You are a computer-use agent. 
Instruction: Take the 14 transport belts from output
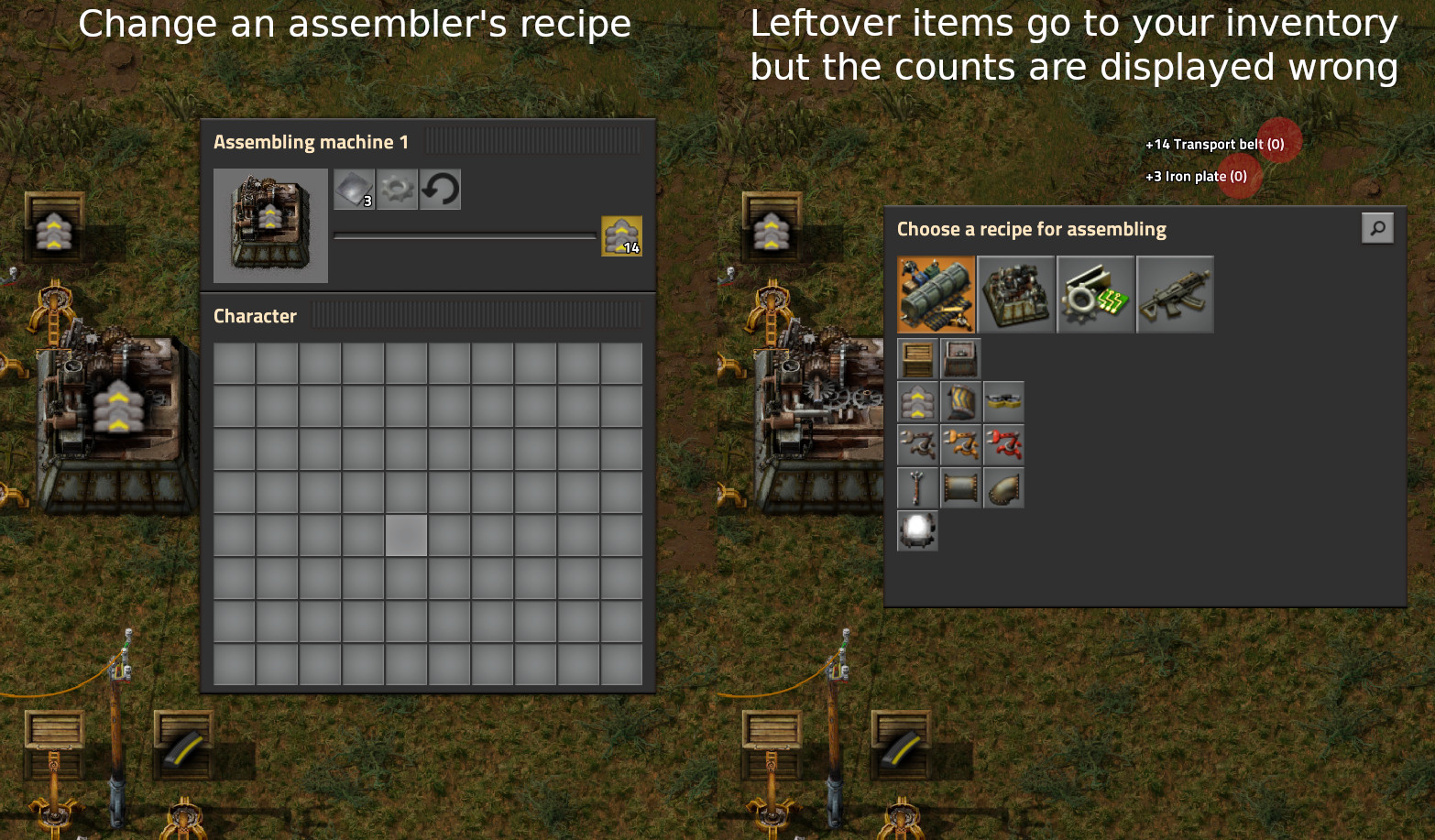(x=621, y=236)
